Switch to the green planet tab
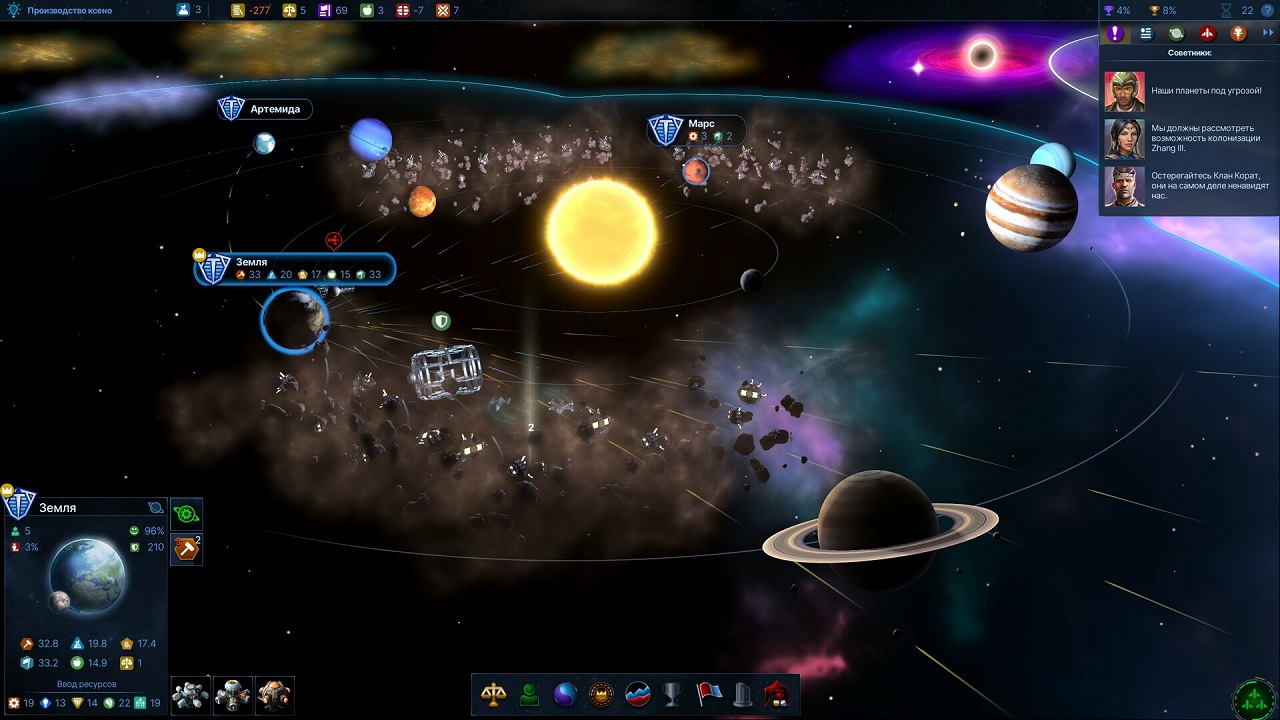The height and width of the screenshot is (720, 1280). pyautogui.click(x=1177, y=33)
